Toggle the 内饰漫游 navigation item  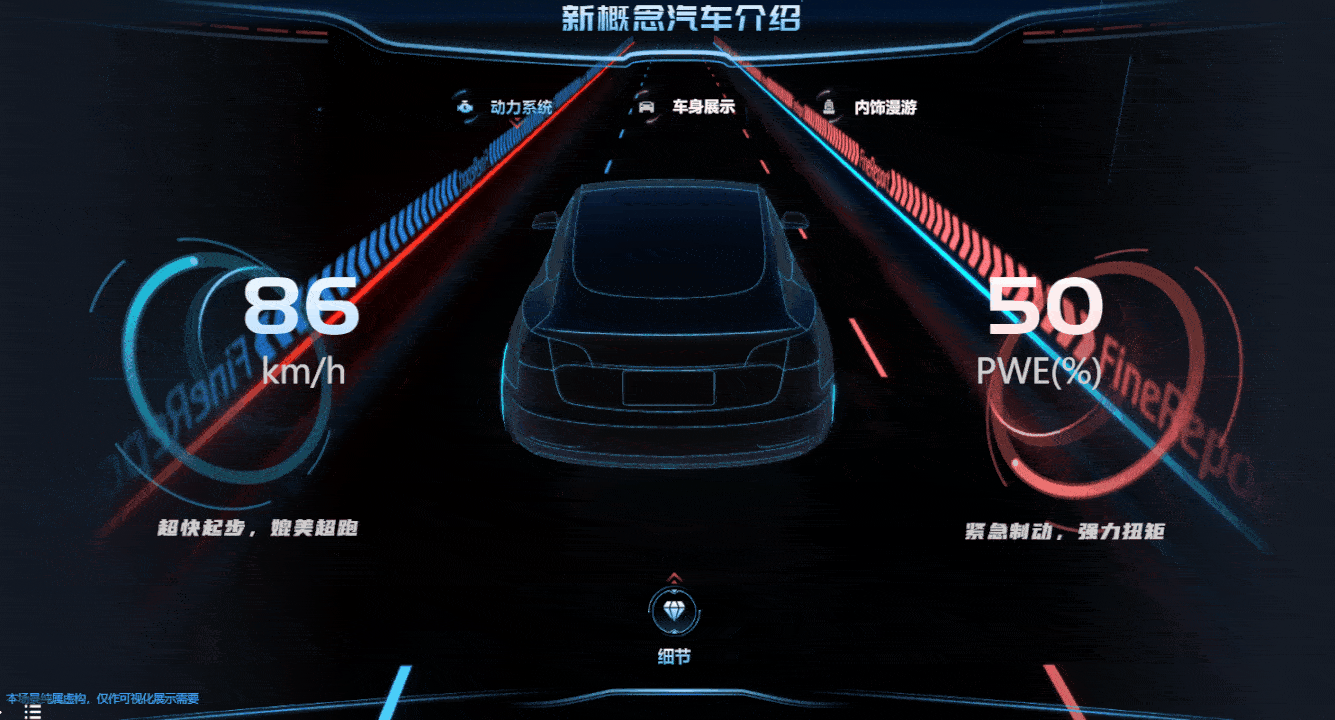885,106
